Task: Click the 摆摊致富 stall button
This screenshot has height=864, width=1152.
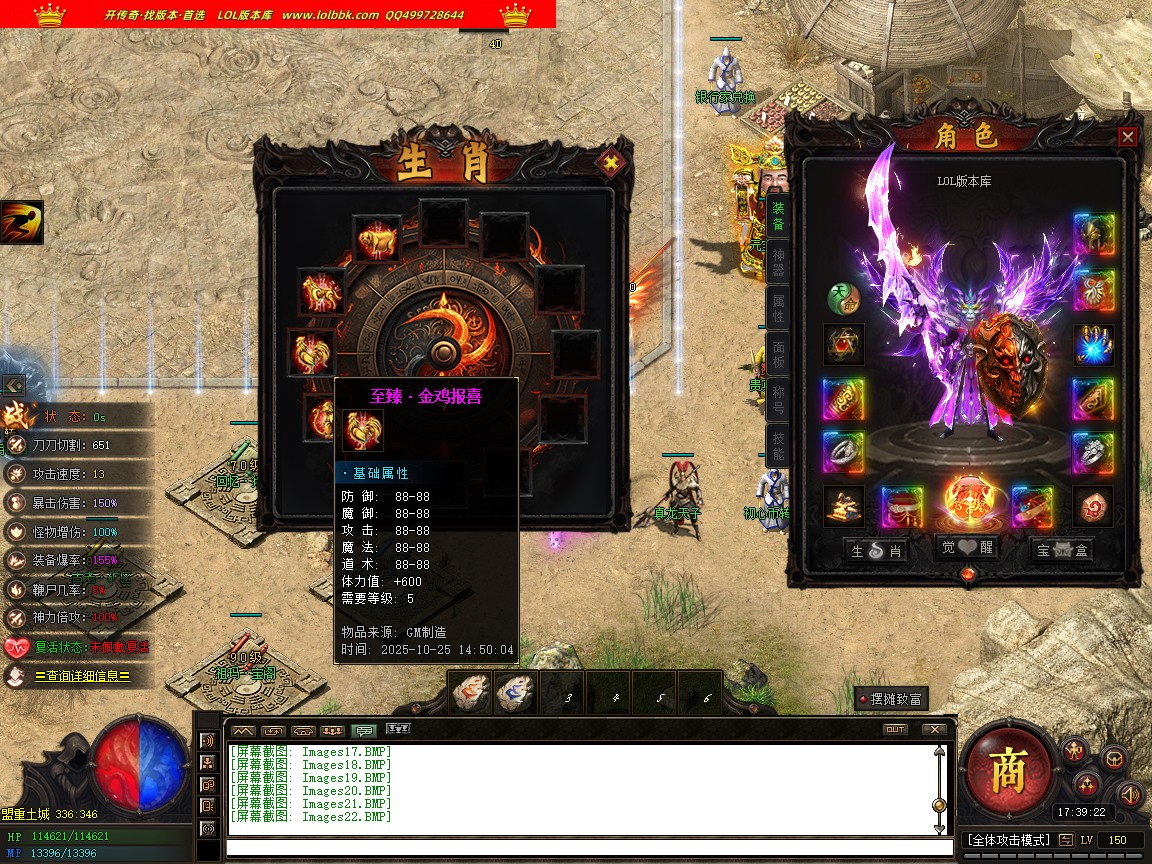Action: pyautogui.click(x=891, y=699)
